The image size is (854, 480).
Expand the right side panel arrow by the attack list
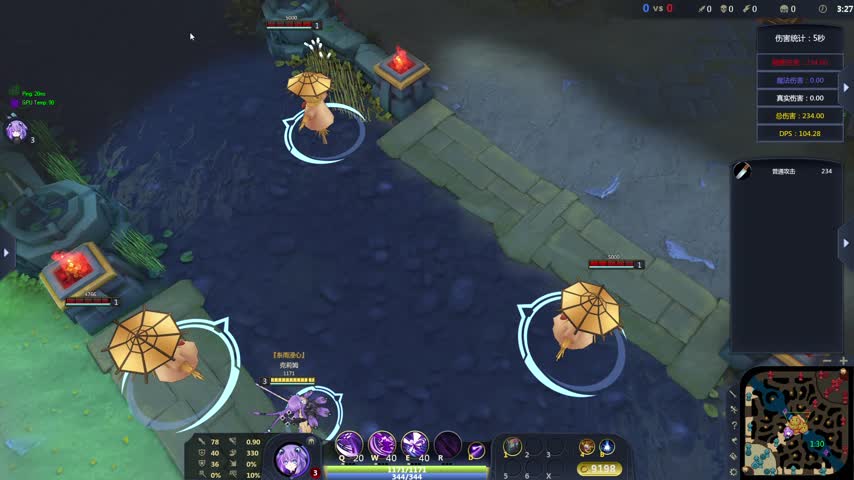tap(846, 243)
